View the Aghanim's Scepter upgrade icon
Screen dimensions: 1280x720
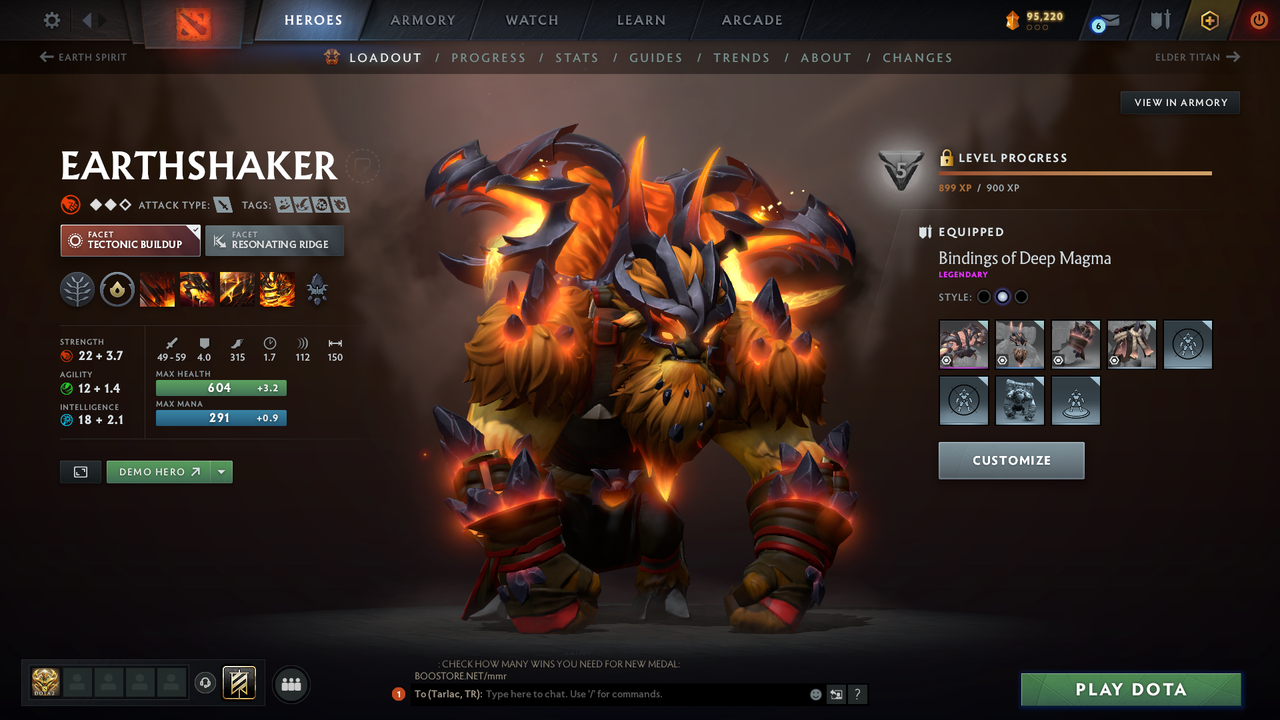point(316,289)
